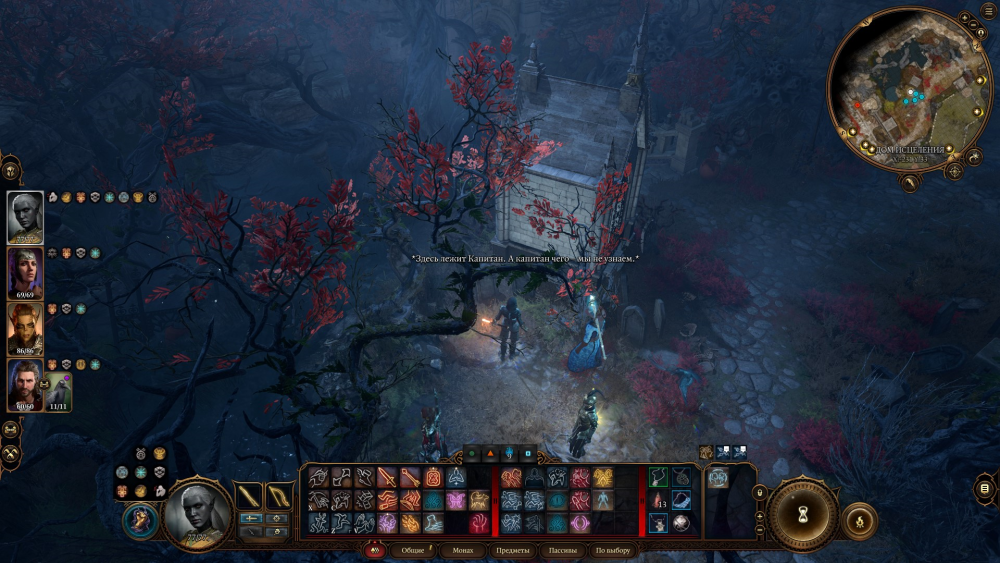Use the item slot with count 13

pos(659,499)
